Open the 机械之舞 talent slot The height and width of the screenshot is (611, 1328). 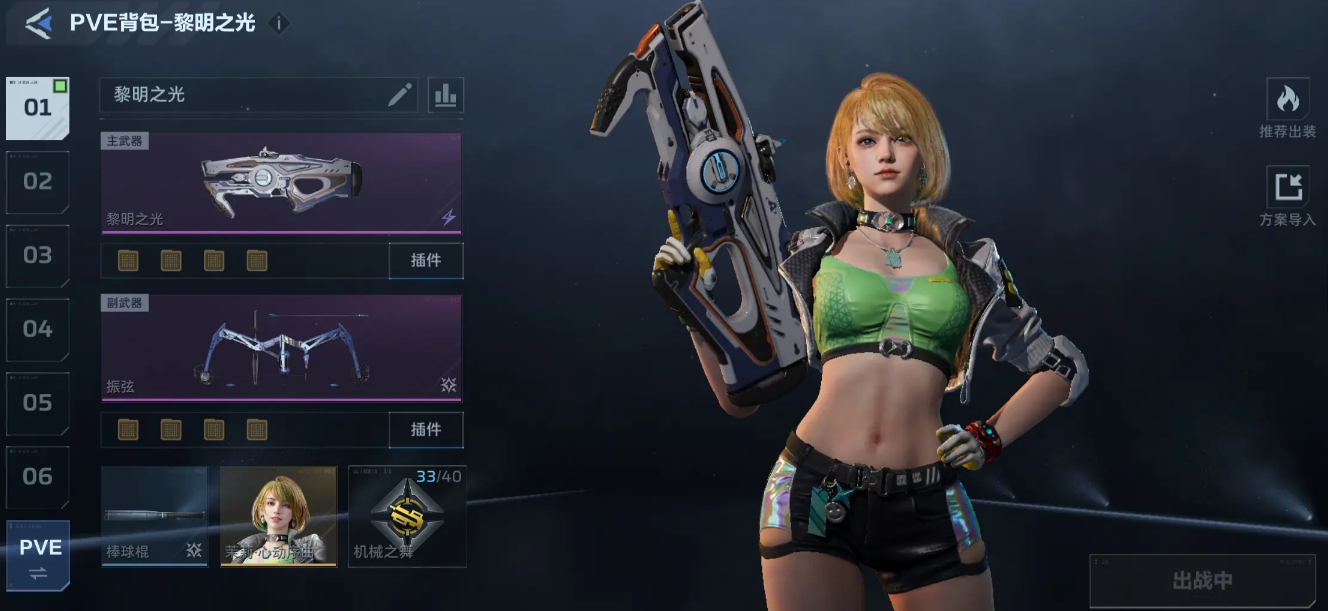pos(406,516)
